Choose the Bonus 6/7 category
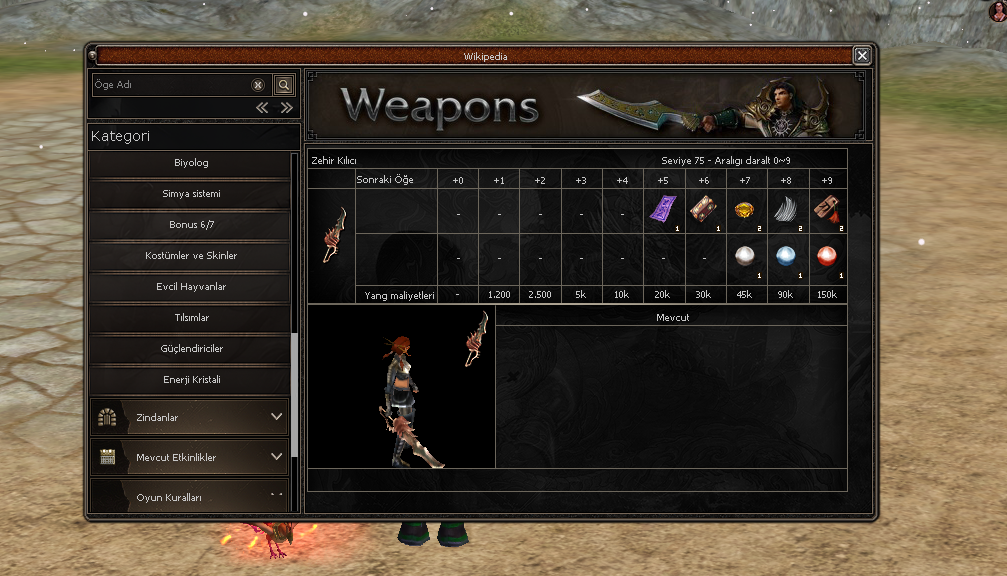Image resolution: width=1007 pixels, height=576 pixels. 190,225
